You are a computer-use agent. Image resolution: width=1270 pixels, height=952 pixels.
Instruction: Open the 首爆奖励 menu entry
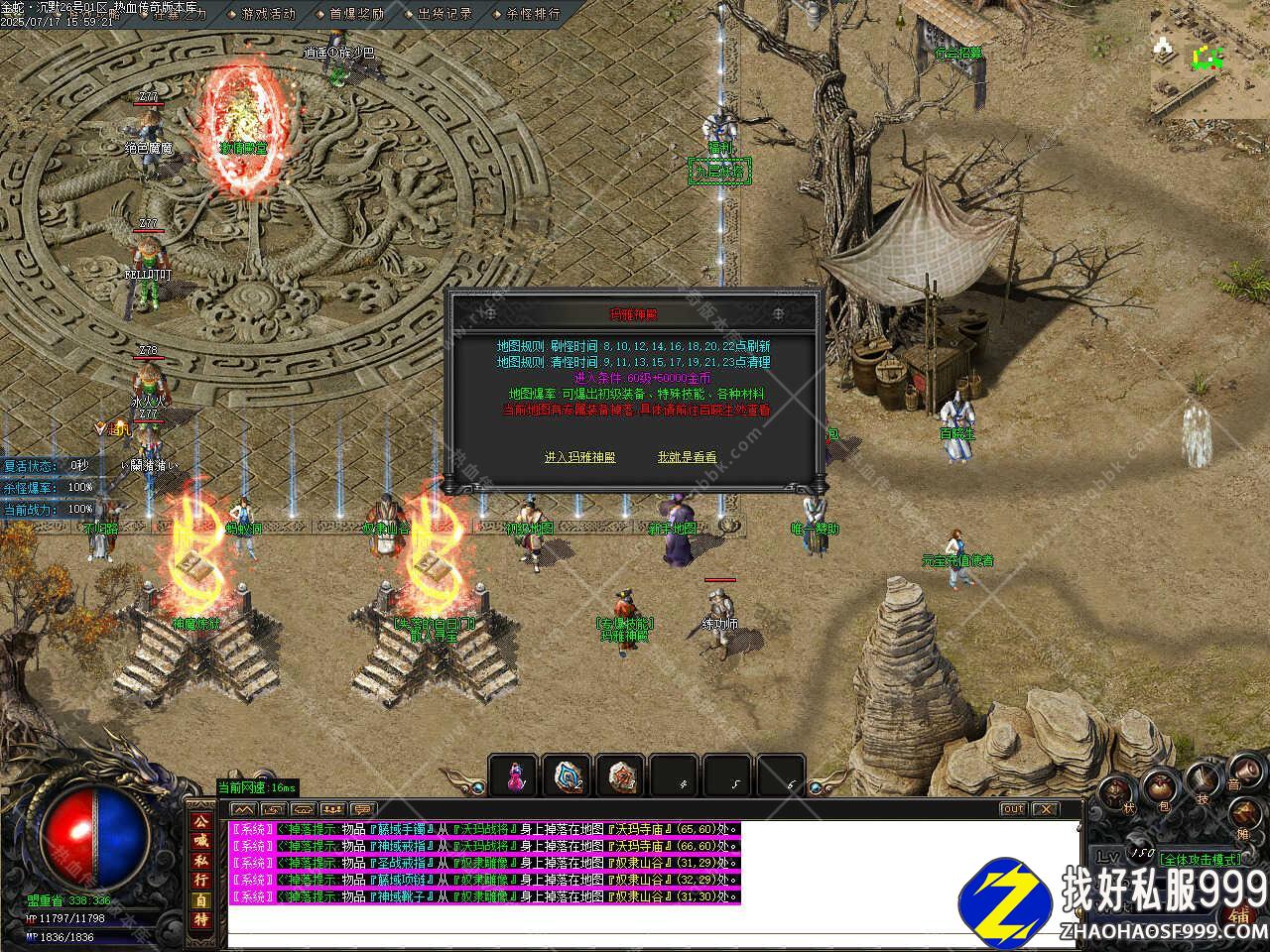coord(356,14)
